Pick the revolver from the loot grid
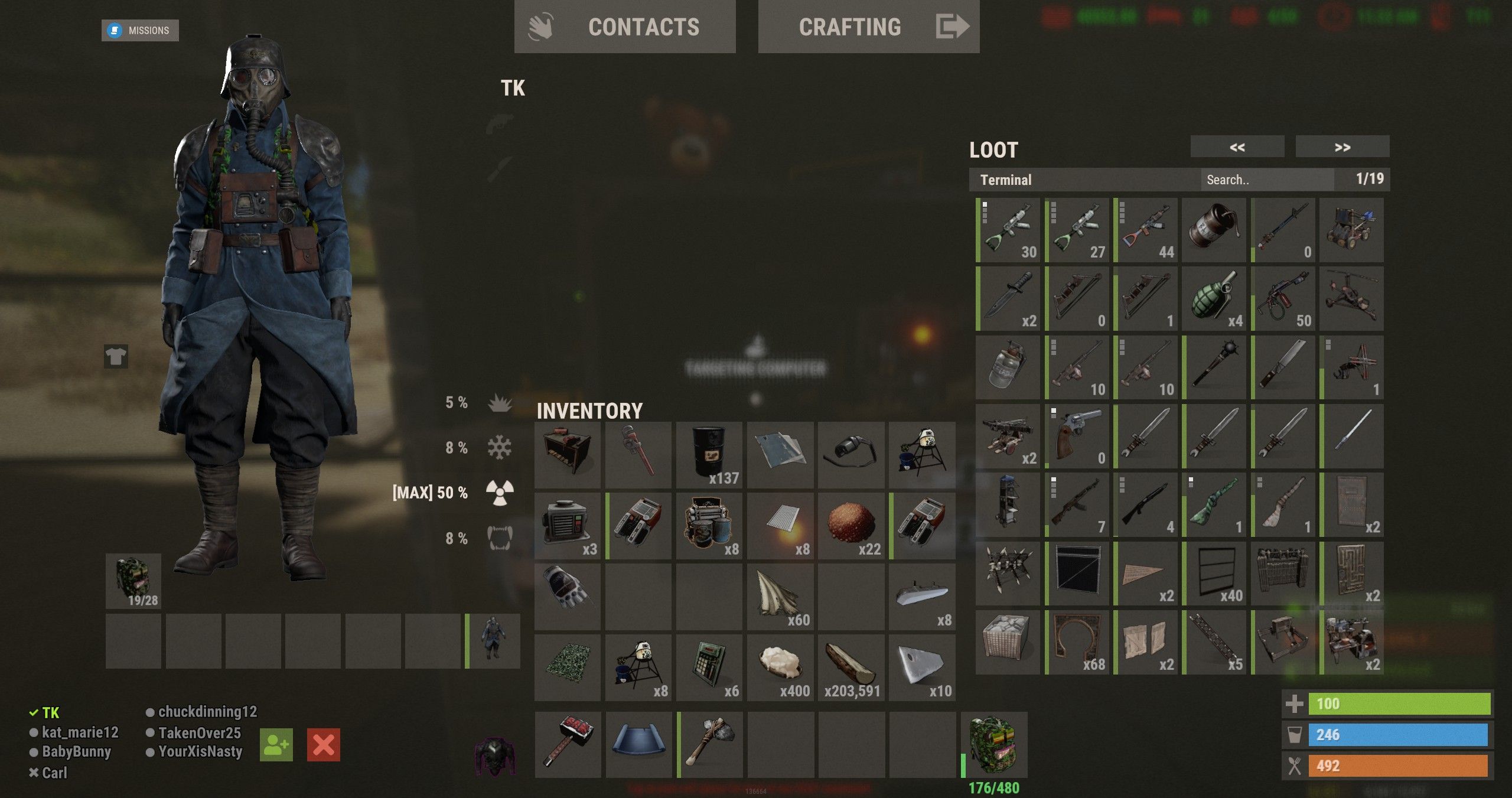Screen dimensions: 1512x798 pos(1077,436)
